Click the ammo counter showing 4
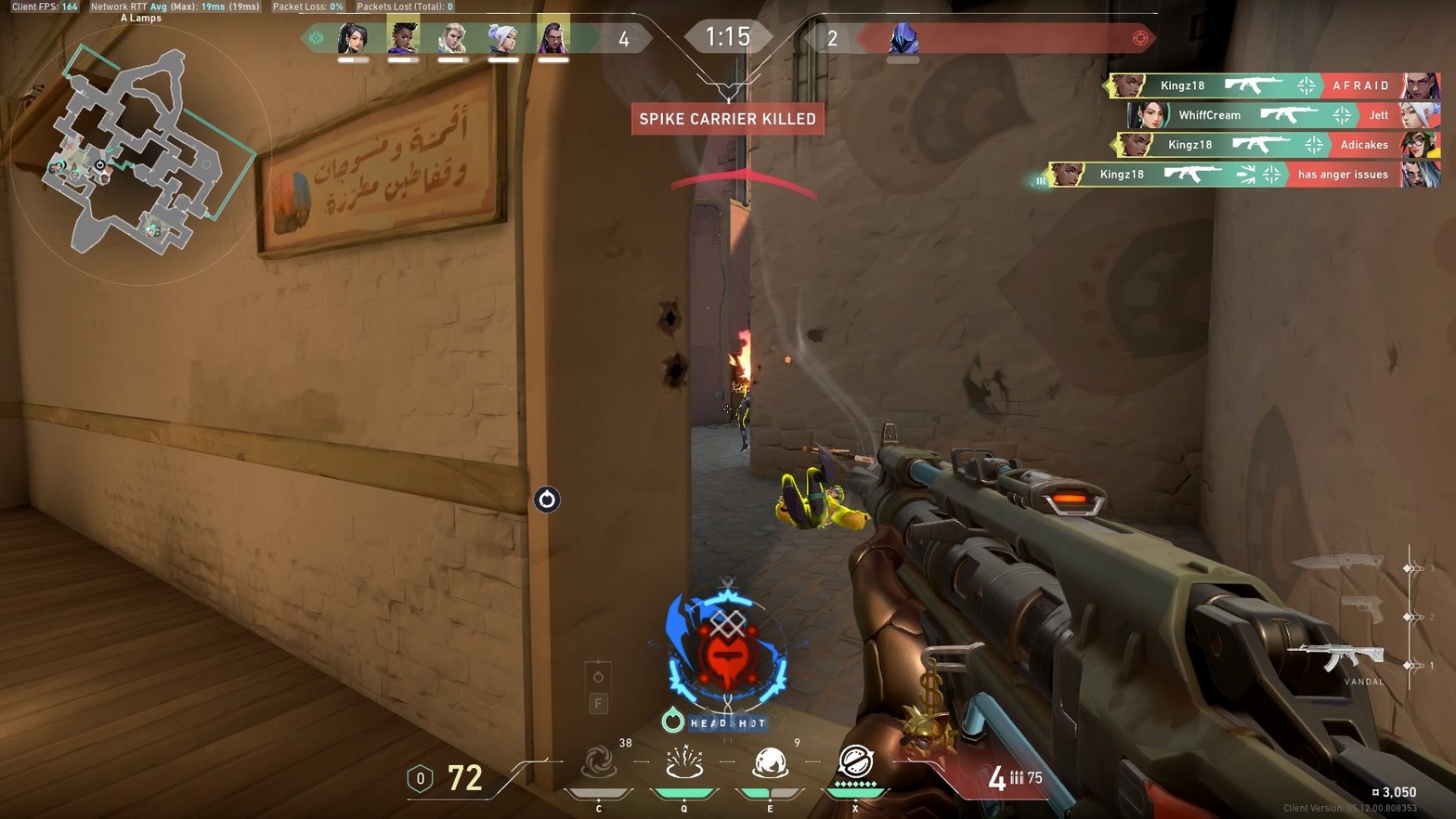1456x819 pixels. coord(998,778)
